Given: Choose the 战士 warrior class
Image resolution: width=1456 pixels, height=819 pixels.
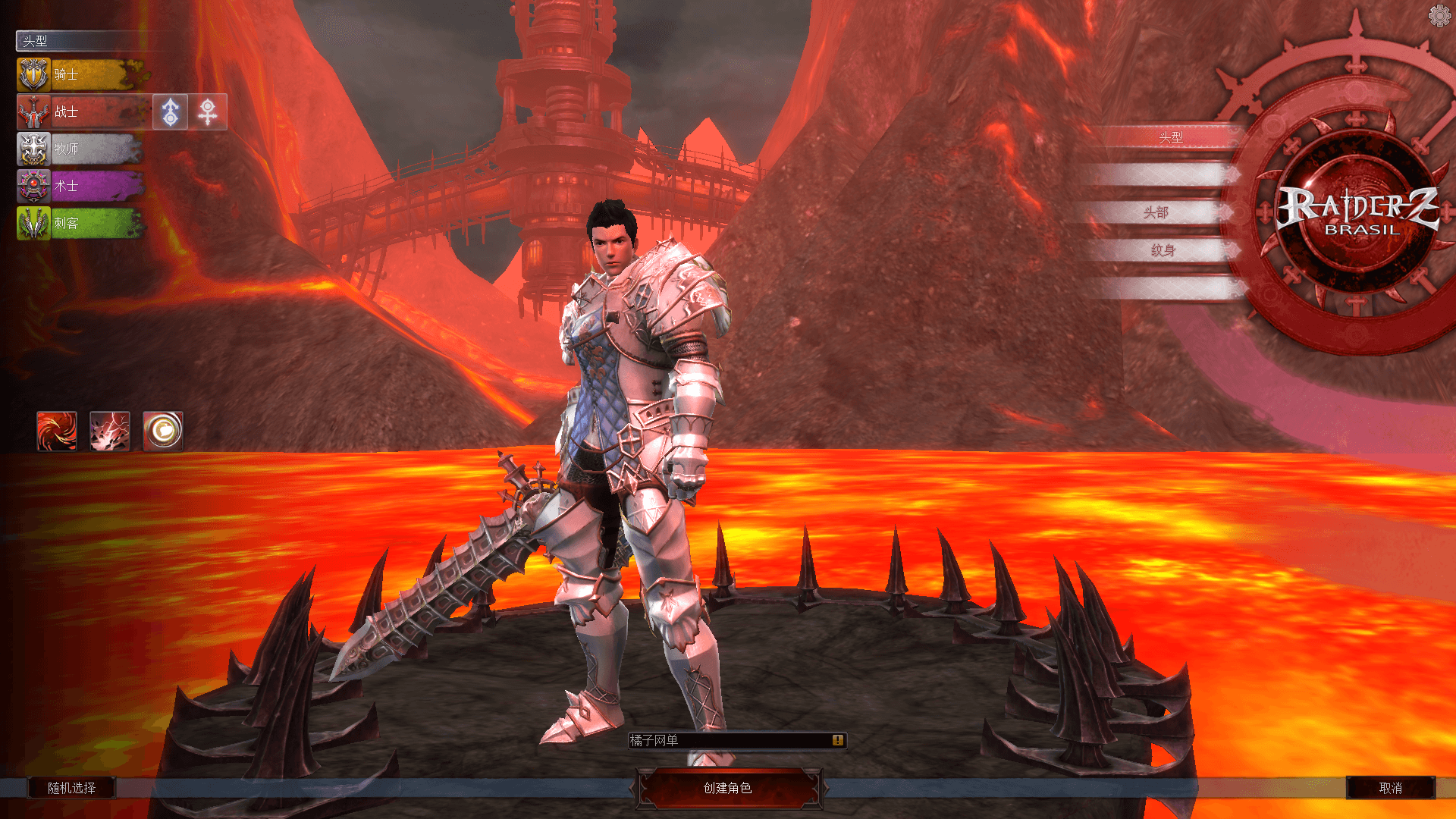Looking at the screenshot, I should coord(82,112).
